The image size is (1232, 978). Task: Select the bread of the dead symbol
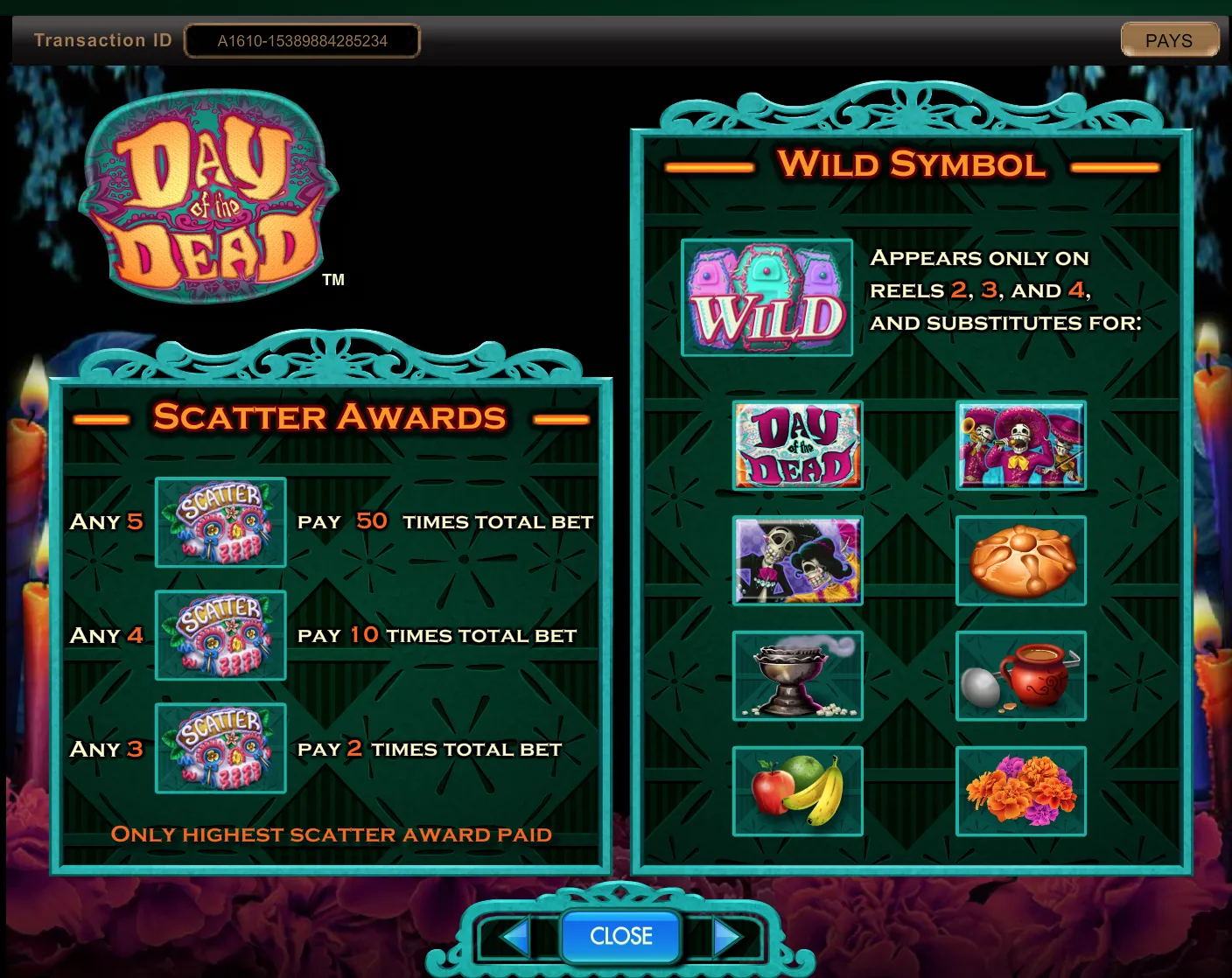[1021, 561]
